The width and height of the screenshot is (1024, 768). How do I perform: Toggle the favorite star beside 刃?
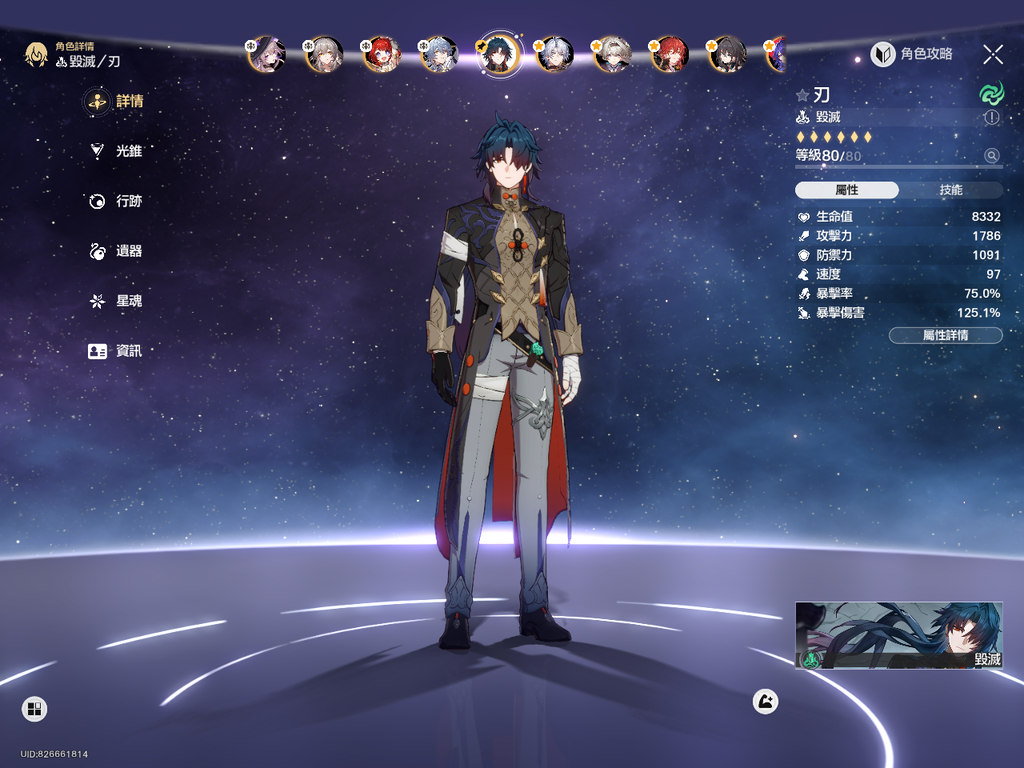click(x=801, y=94)
